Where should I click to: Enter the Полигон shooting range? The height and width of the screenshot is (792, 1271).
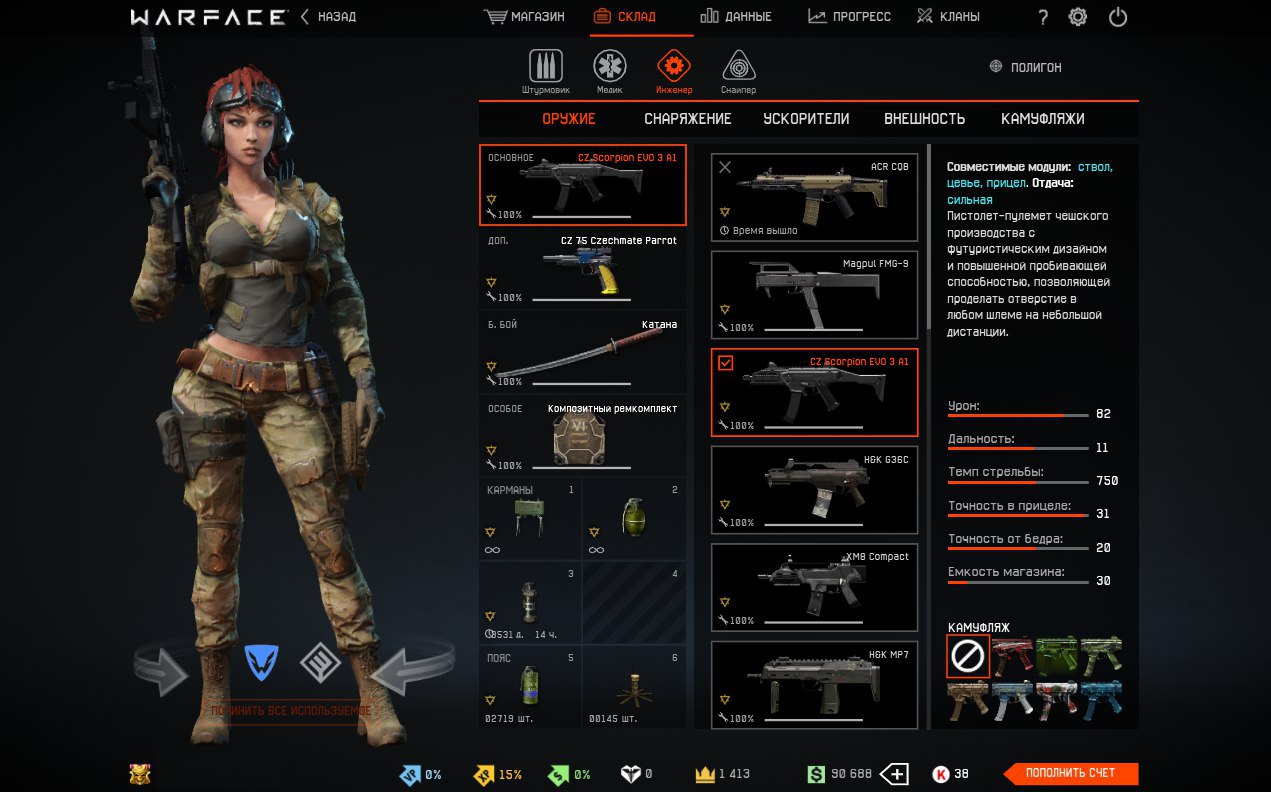(1025, 67)
